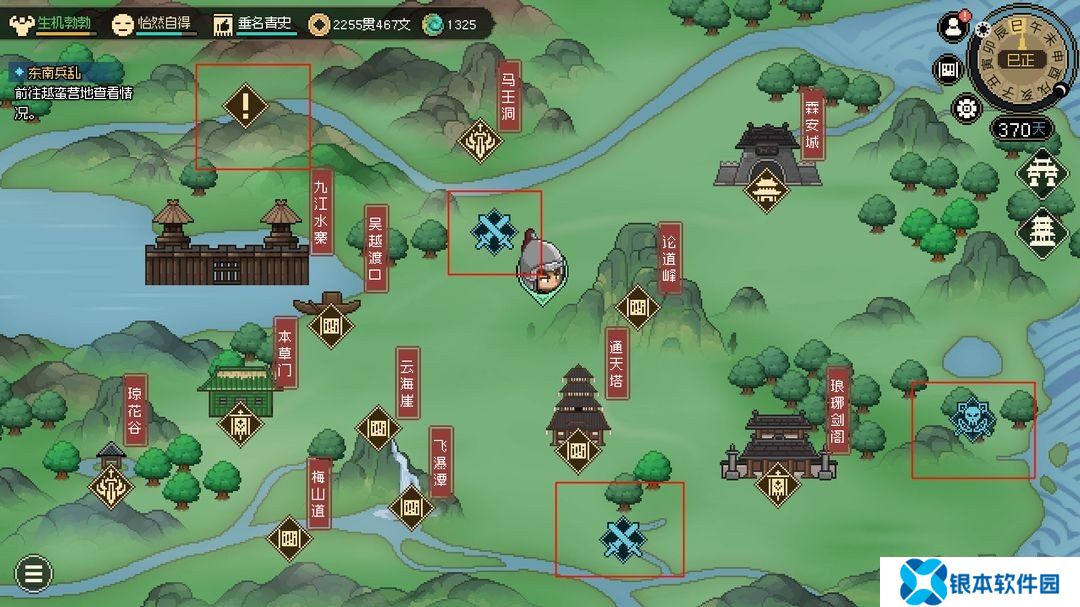Go to the 梅山道 map marker
Image resolution: width=1080 pixels, height=607 pixels.
290,538
